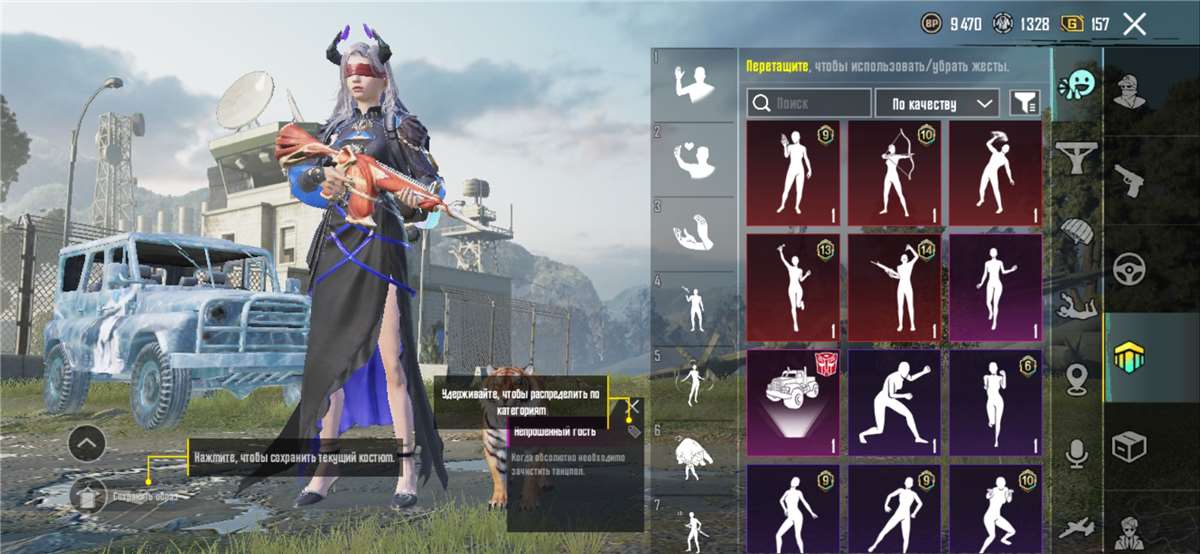Viewport: 1200px width, 554px height.
Task: Select the waving emote in slot 1
Action: tap(694, 84)
